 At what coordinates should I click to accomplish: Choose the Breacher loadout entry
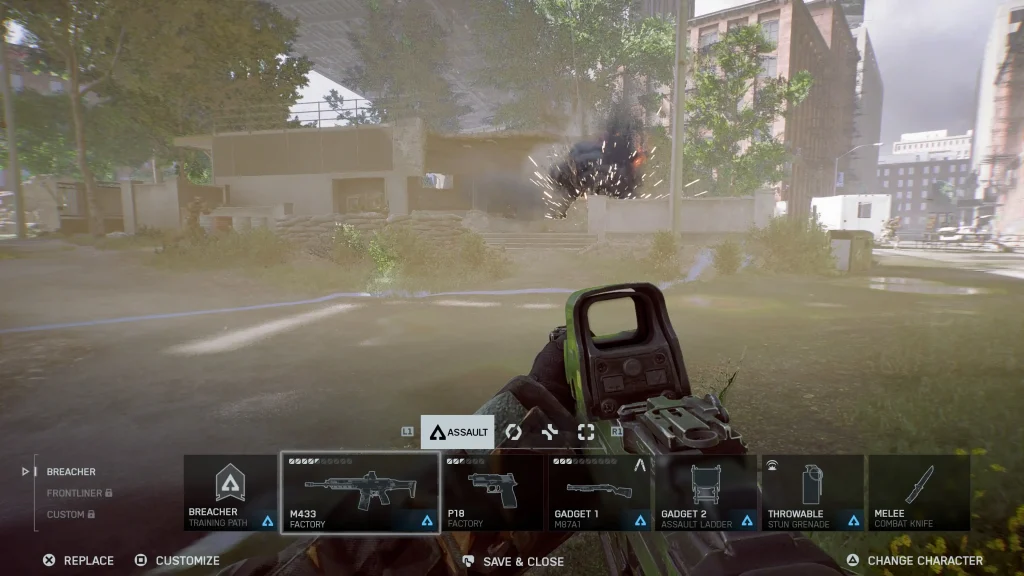(x=71, y=472)
